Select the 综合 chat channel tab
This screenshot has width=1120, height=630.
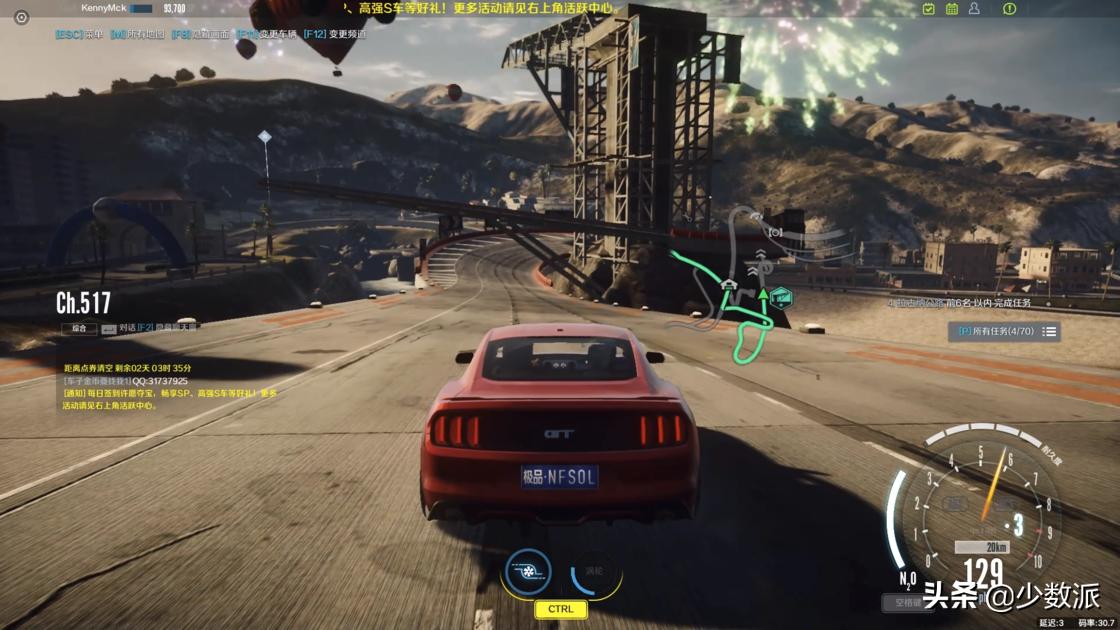(x=79, y=327)
